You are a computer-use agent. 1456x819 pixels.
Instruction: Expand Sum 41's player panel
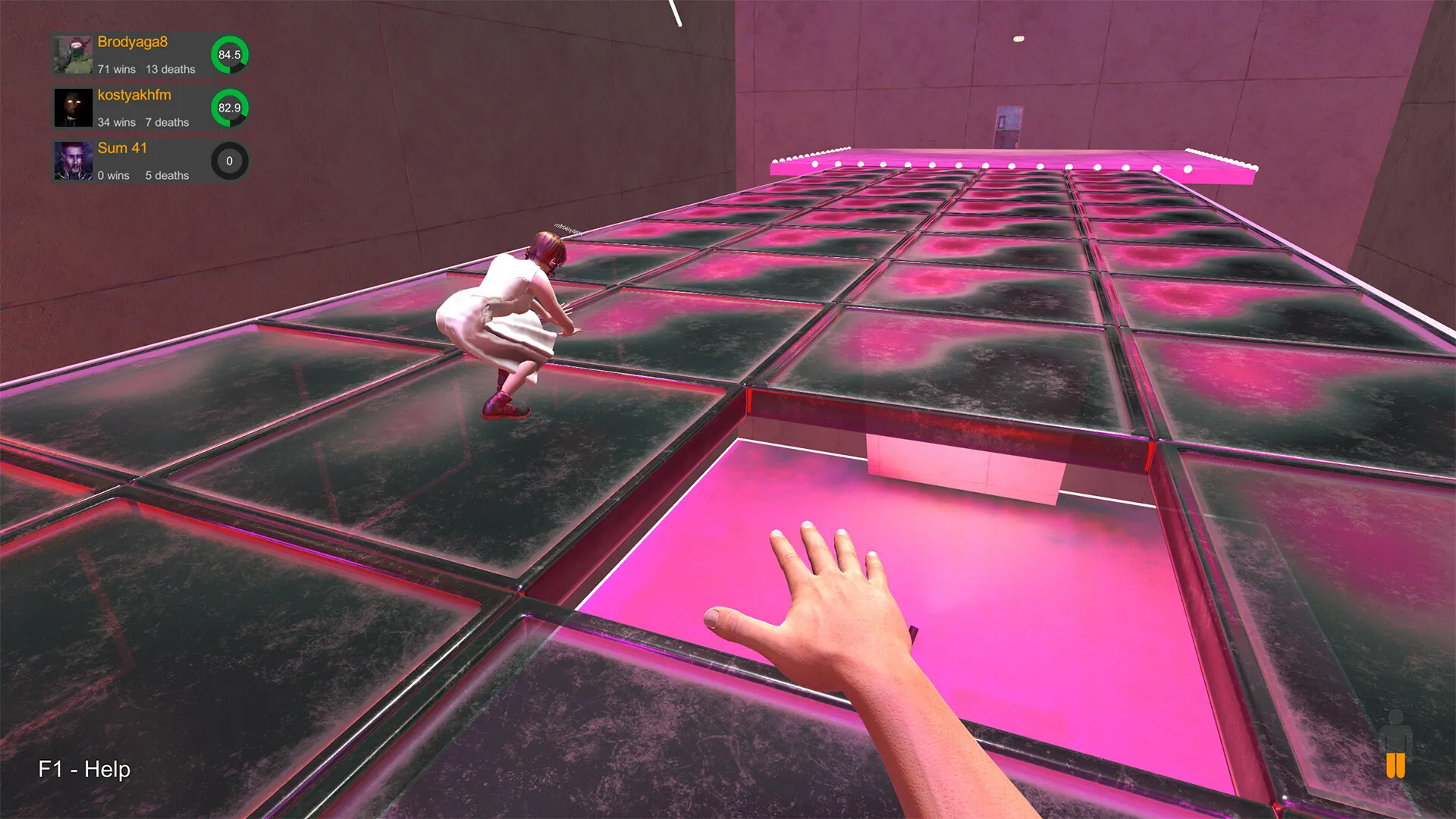tap(144, 161)
